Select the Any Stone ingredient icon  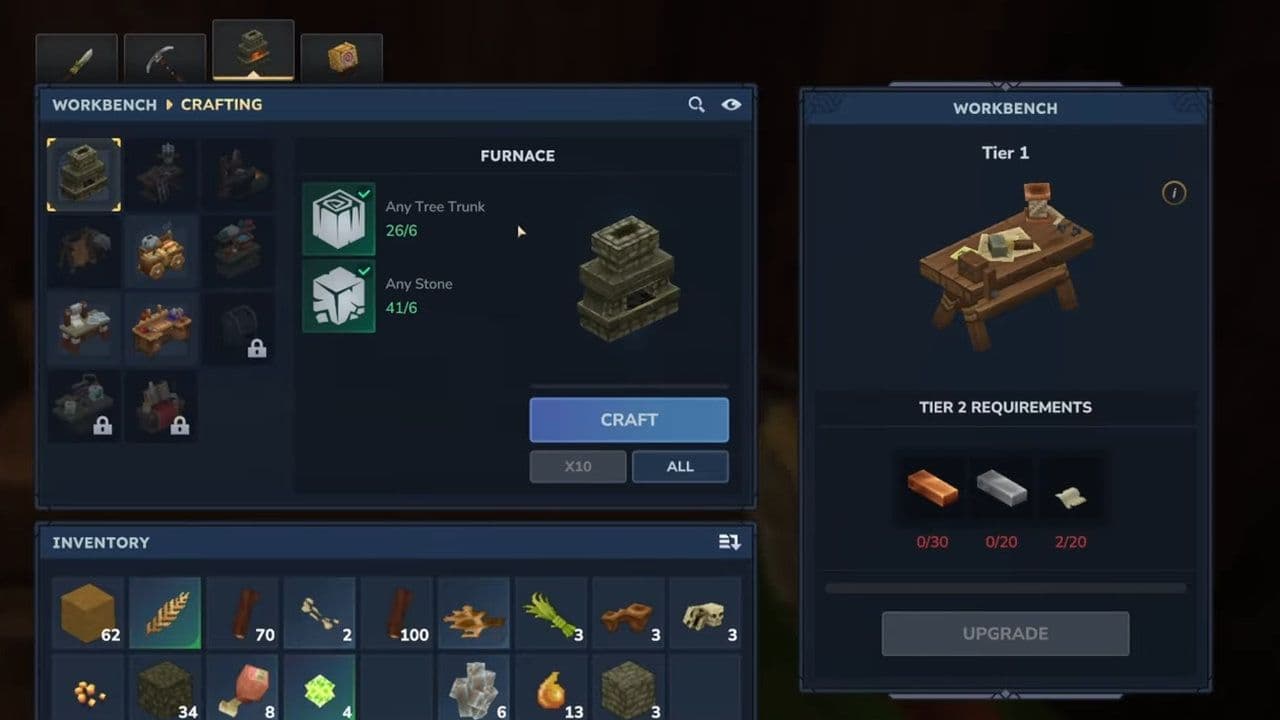pyautogui.click(x=339, y=293)
